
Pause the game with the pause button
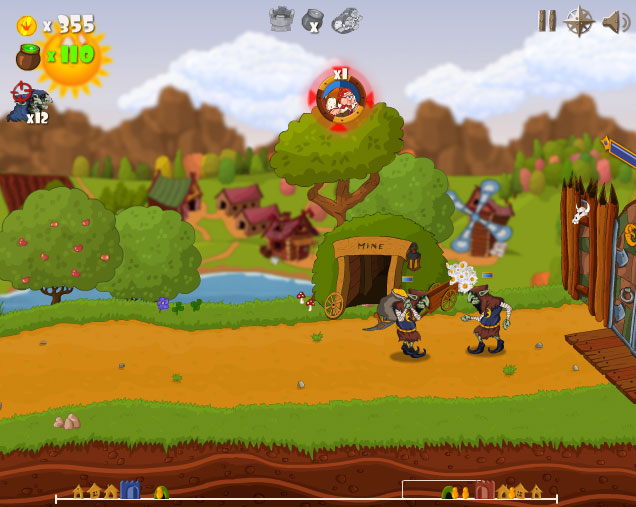pos(546,20)
